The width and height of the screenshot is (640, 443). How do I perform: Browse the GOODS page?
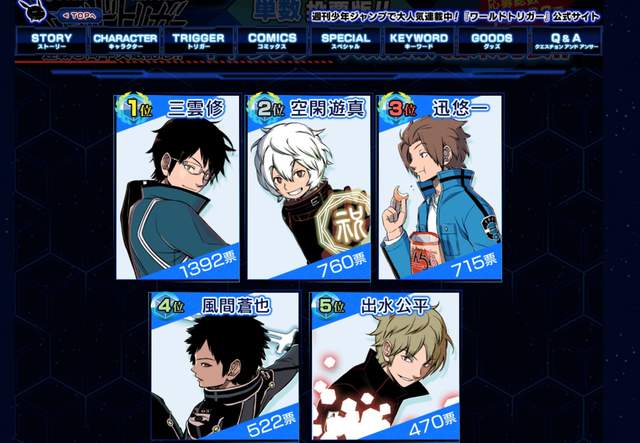click(x=492, y=41)
